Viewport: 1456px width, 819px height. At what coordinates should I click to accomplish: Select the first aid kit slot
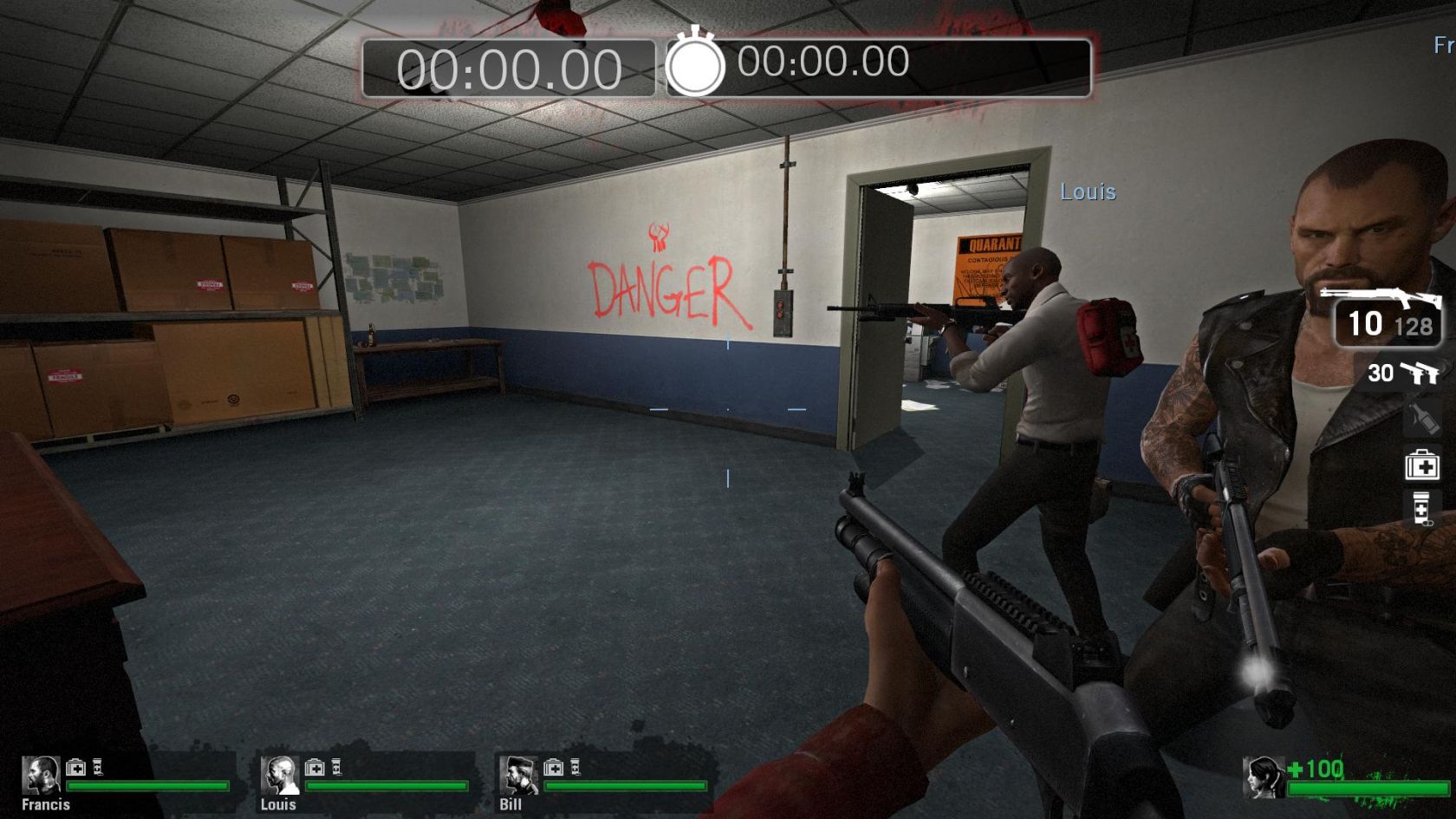pos(1421,465)
